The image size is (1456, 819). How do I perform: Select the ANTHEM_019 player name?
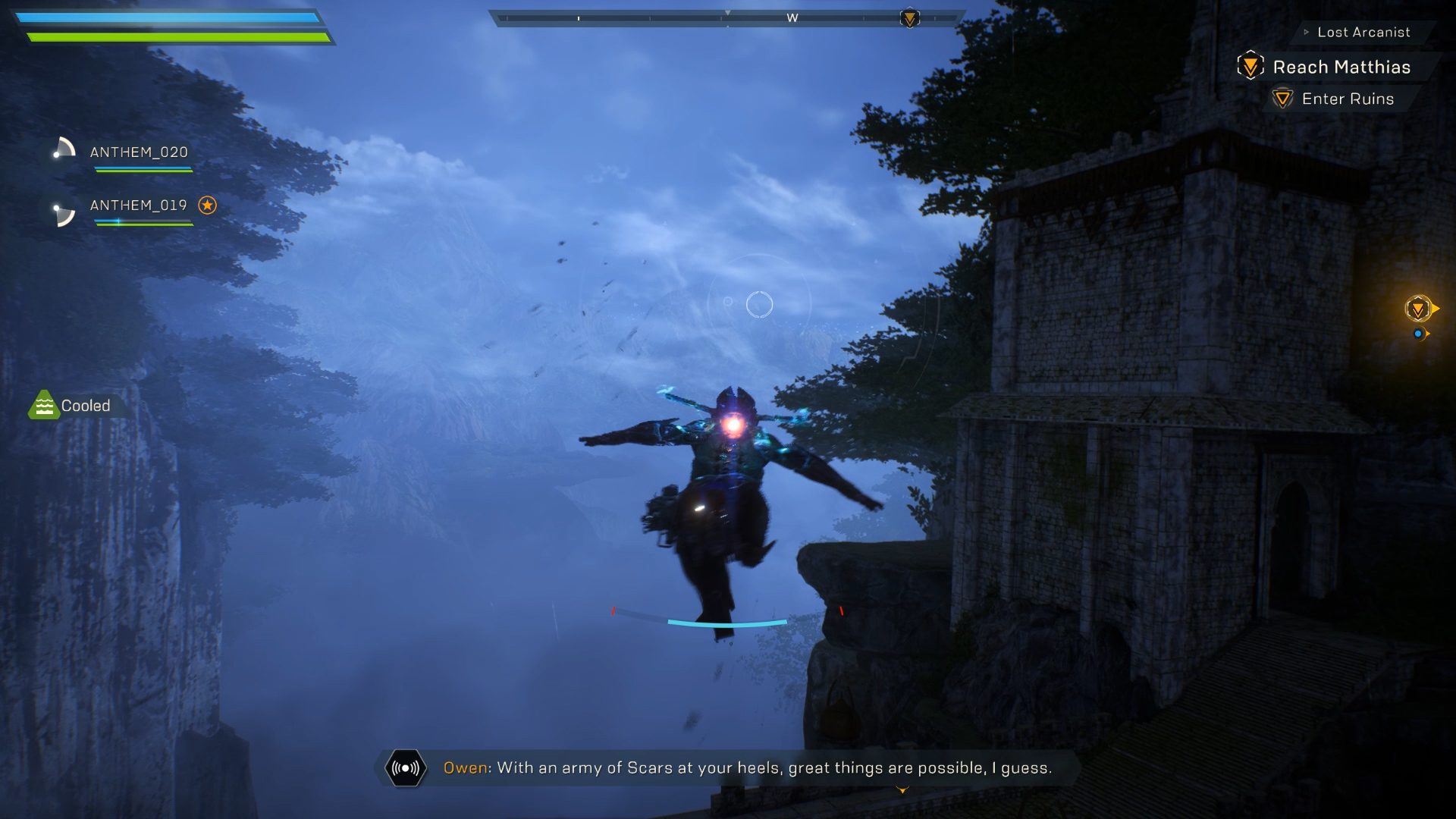click(140, 205)
